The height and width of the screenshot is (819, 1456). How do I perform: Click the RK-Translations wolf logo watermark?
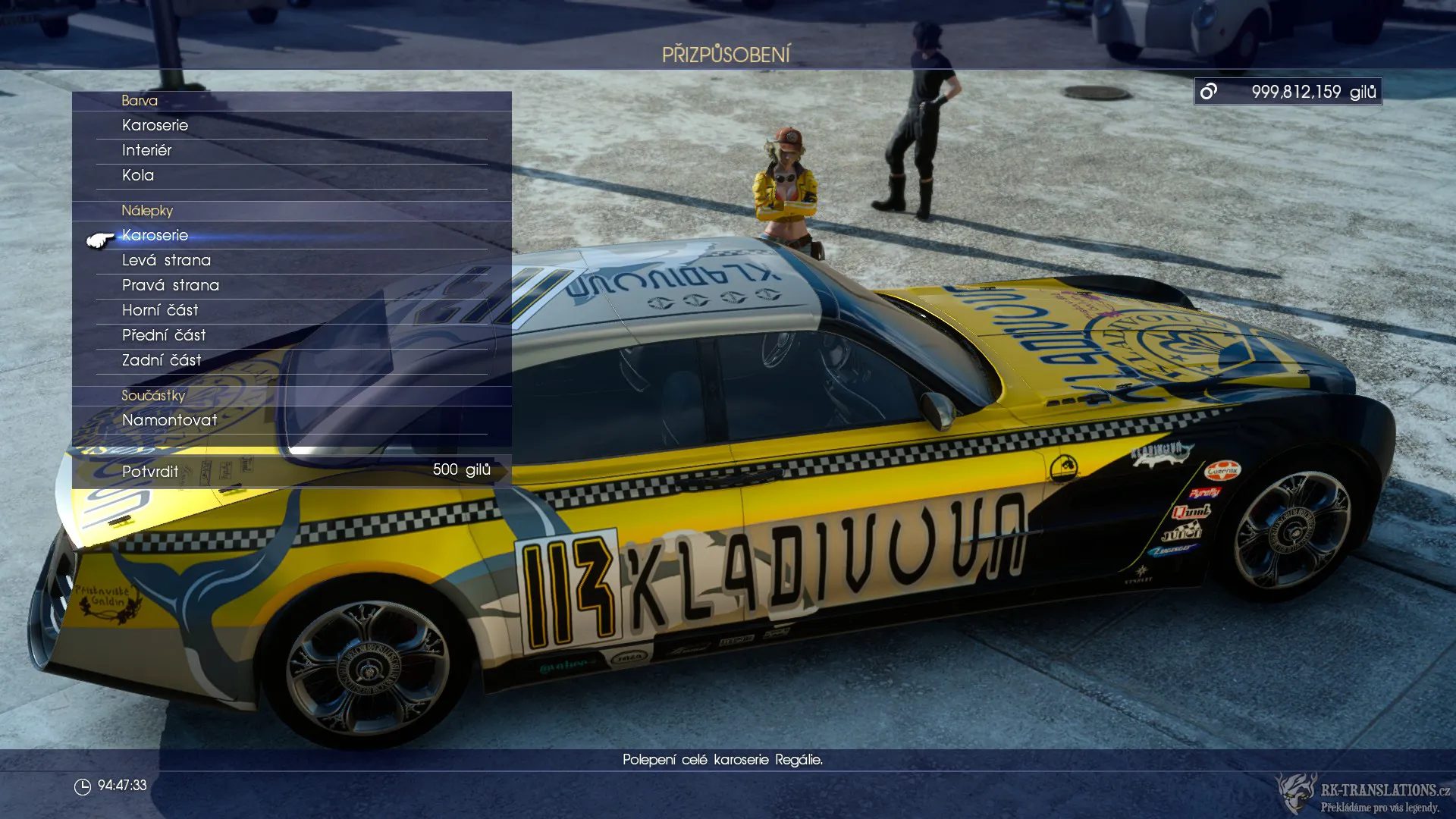[1294, 792]
